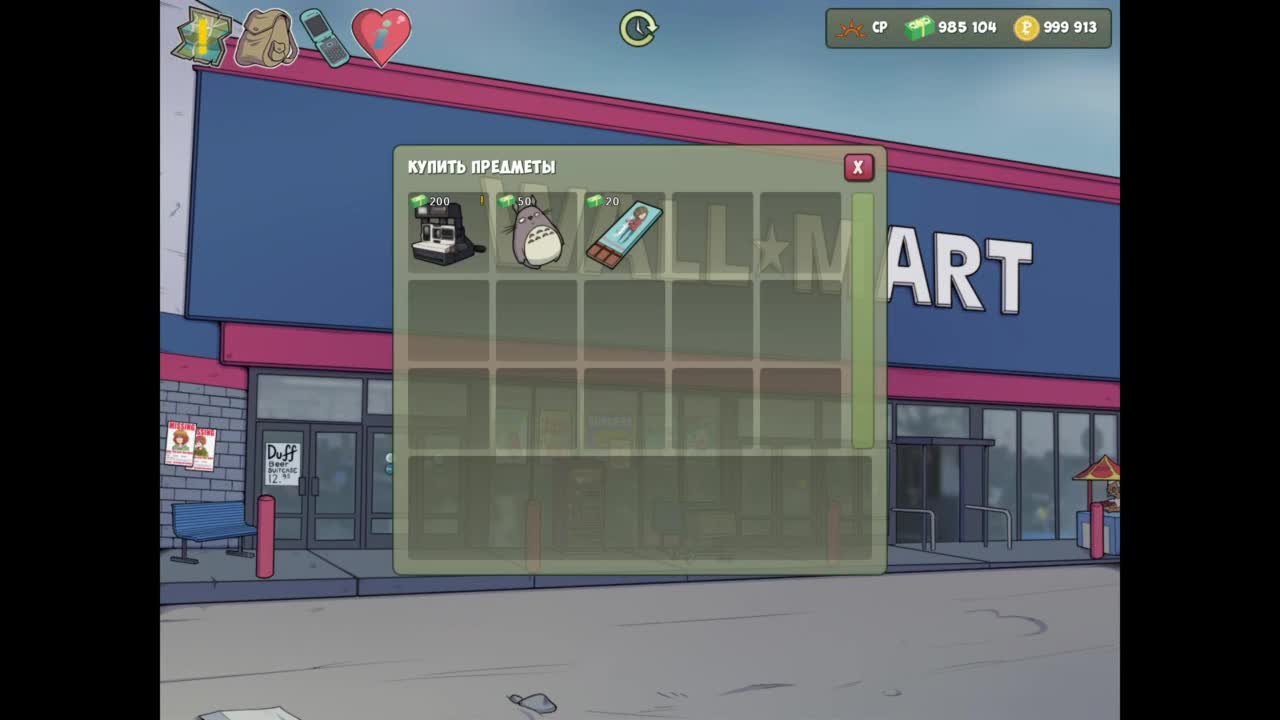This screenshot has width=1280, height=720.
Task: Click the shop list scrollbar
Action: pyautogui.click(x=862, y=320)
